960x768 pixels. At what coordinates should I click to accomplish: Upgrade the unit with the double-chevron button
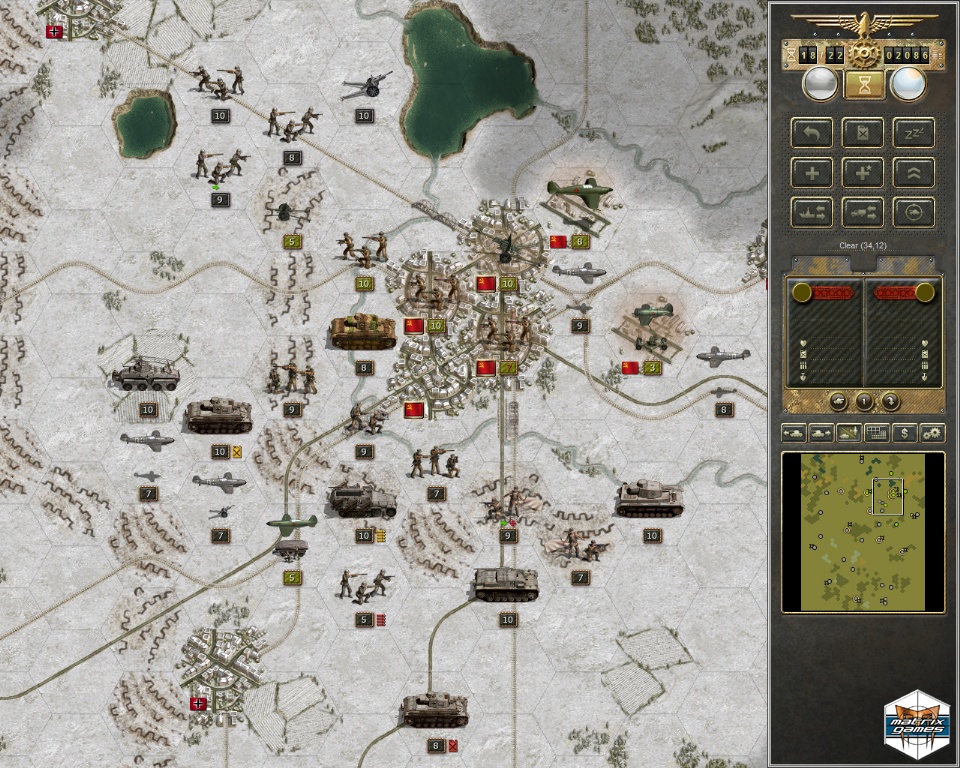(x=913, y=172)
